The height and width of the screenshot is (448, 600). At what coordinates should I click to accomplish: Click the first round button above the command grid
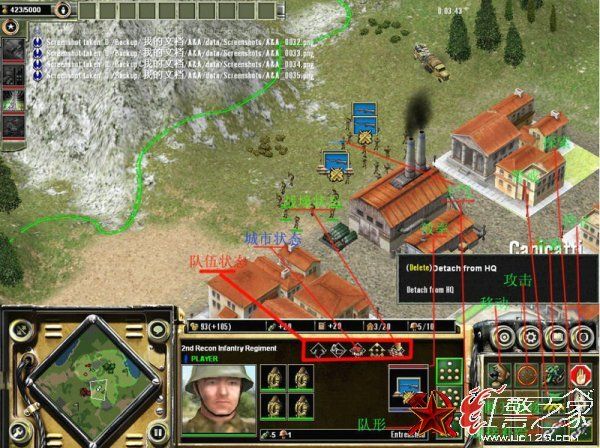click(503, 338)
